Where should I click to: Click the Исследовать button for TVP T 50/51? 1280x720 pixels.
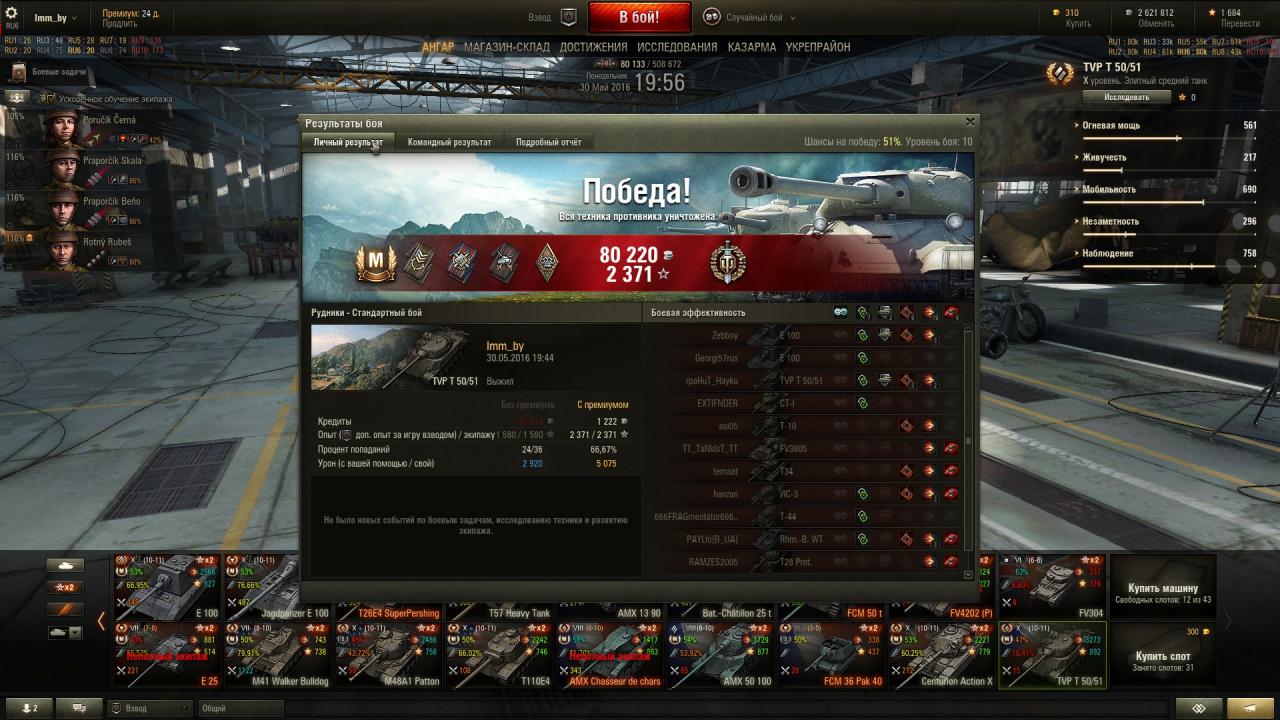pyautogui.click(x=1126, y=97)
